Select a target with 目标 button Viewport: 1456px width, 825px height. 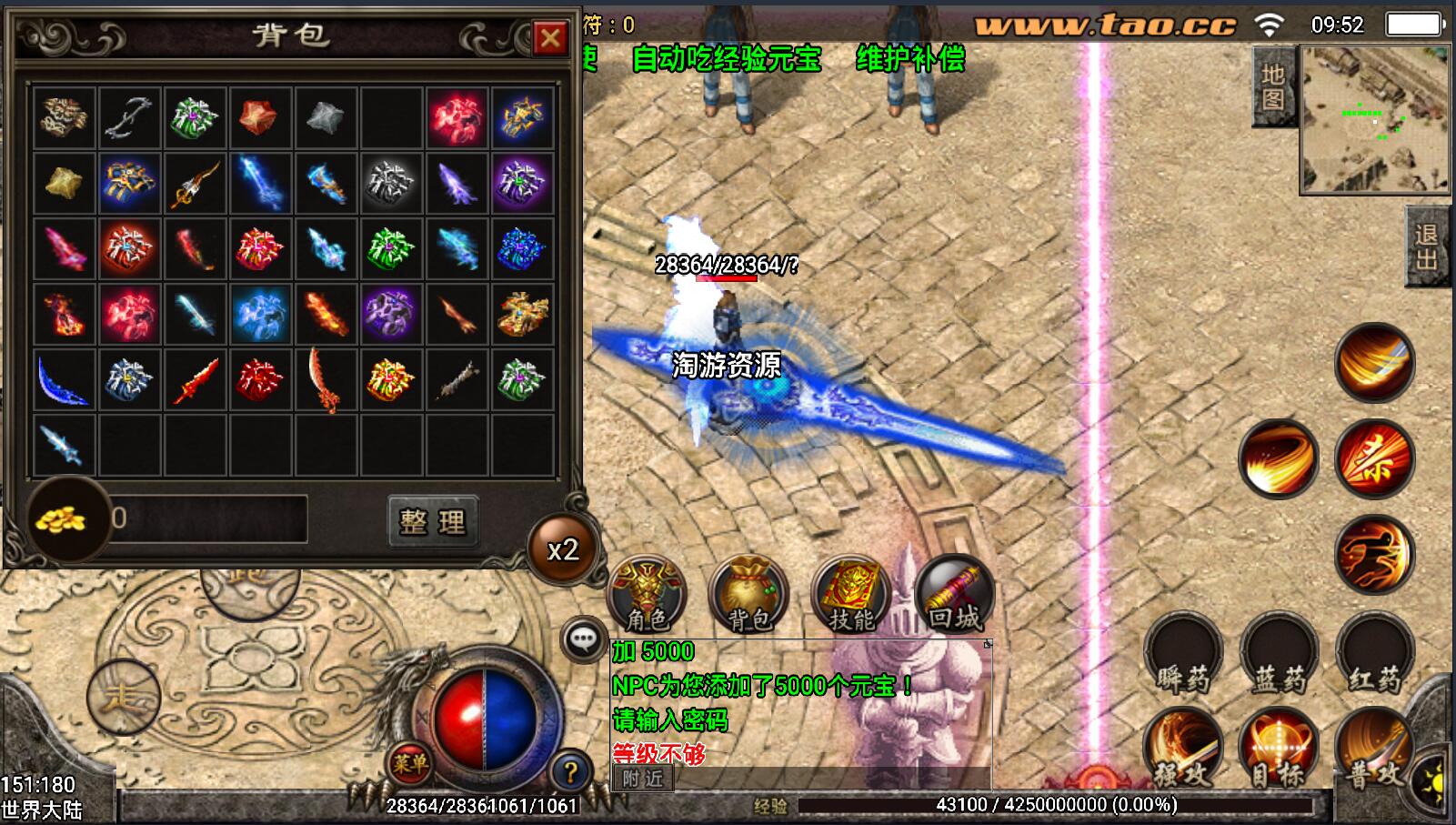coord(1278,750)
